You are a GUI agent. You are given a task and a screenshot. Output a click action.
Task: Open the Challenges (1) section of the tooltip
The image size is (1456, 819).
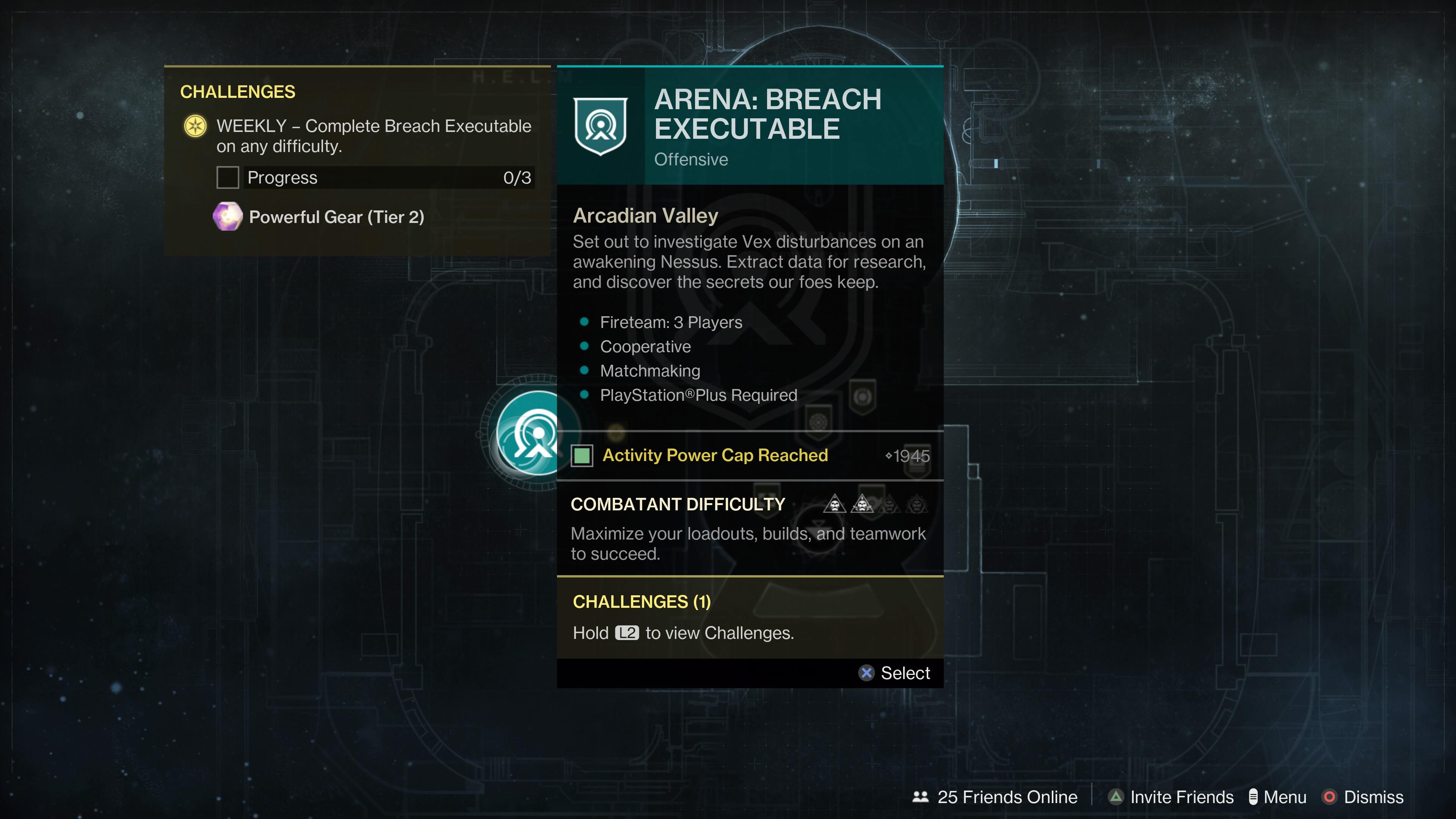point(642,601)
